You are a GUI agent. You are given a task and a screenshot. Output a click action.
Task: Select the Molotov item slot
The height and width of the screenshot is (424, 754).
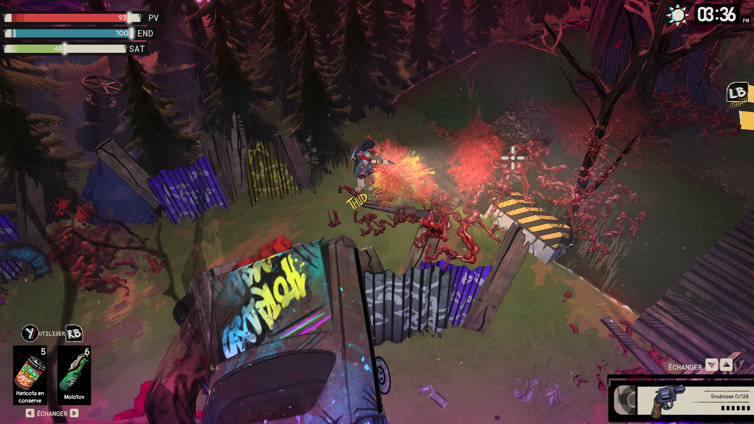tap(74, 375)
